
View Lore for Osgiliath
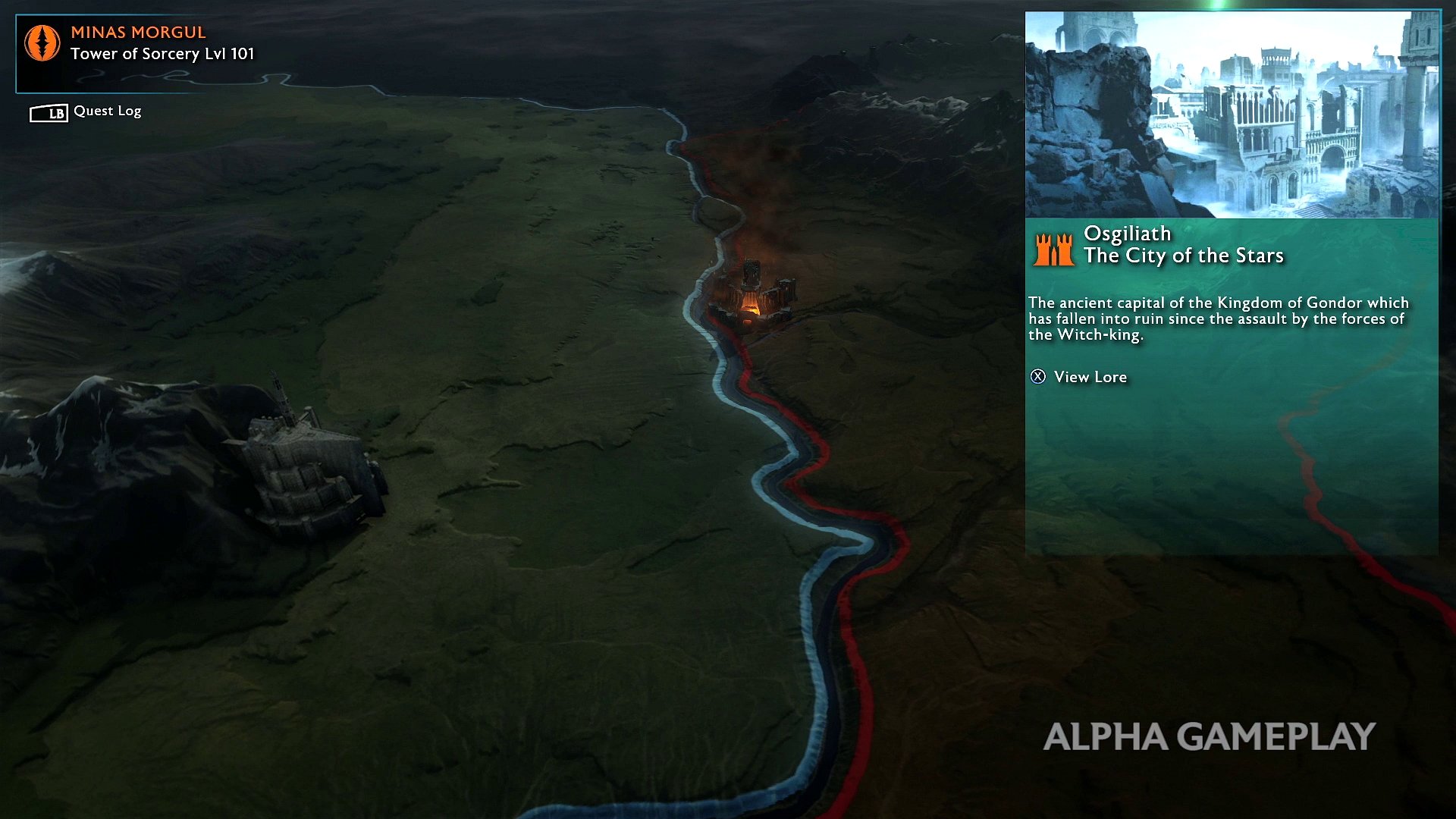tap(1080, 377)
